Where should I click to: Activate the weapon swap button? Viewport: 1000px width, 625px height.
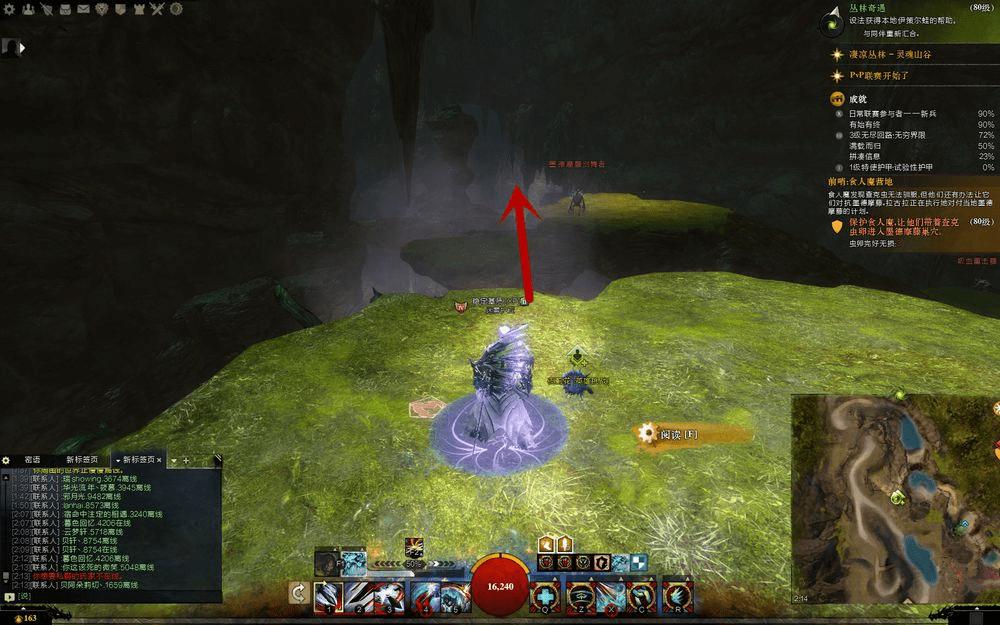pos(297,594)
